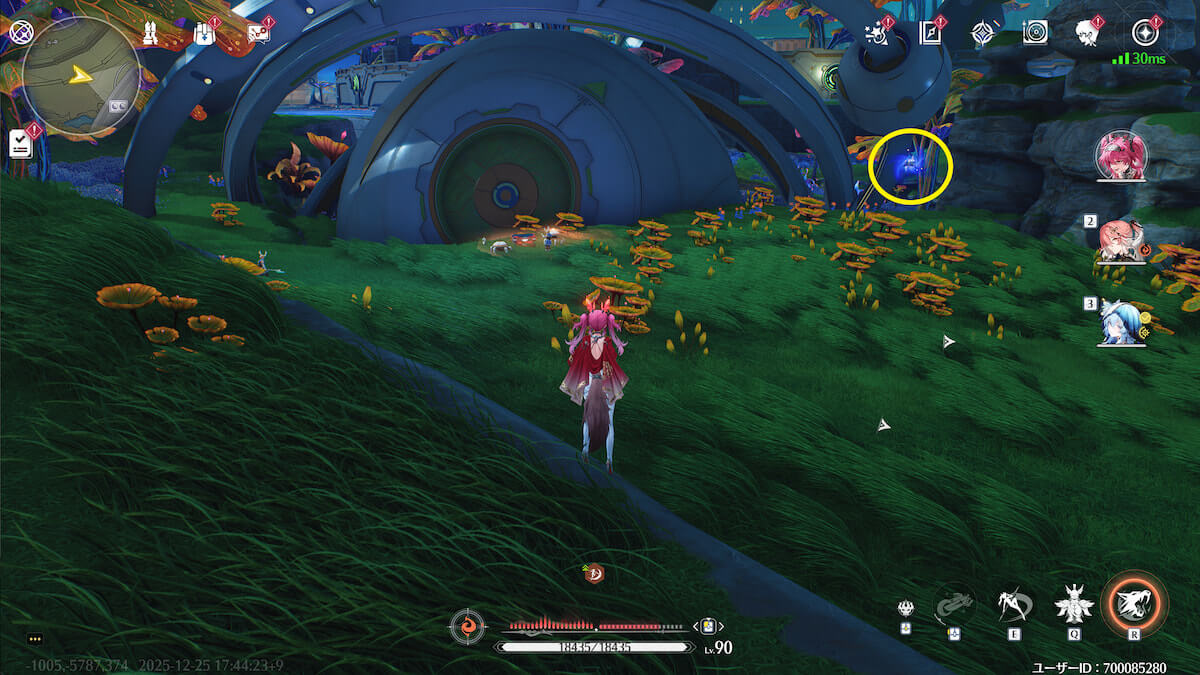1200x675 pixels.
Task: Activate the glowing wolf head ultimate skill
Action: coord(1134,603)
